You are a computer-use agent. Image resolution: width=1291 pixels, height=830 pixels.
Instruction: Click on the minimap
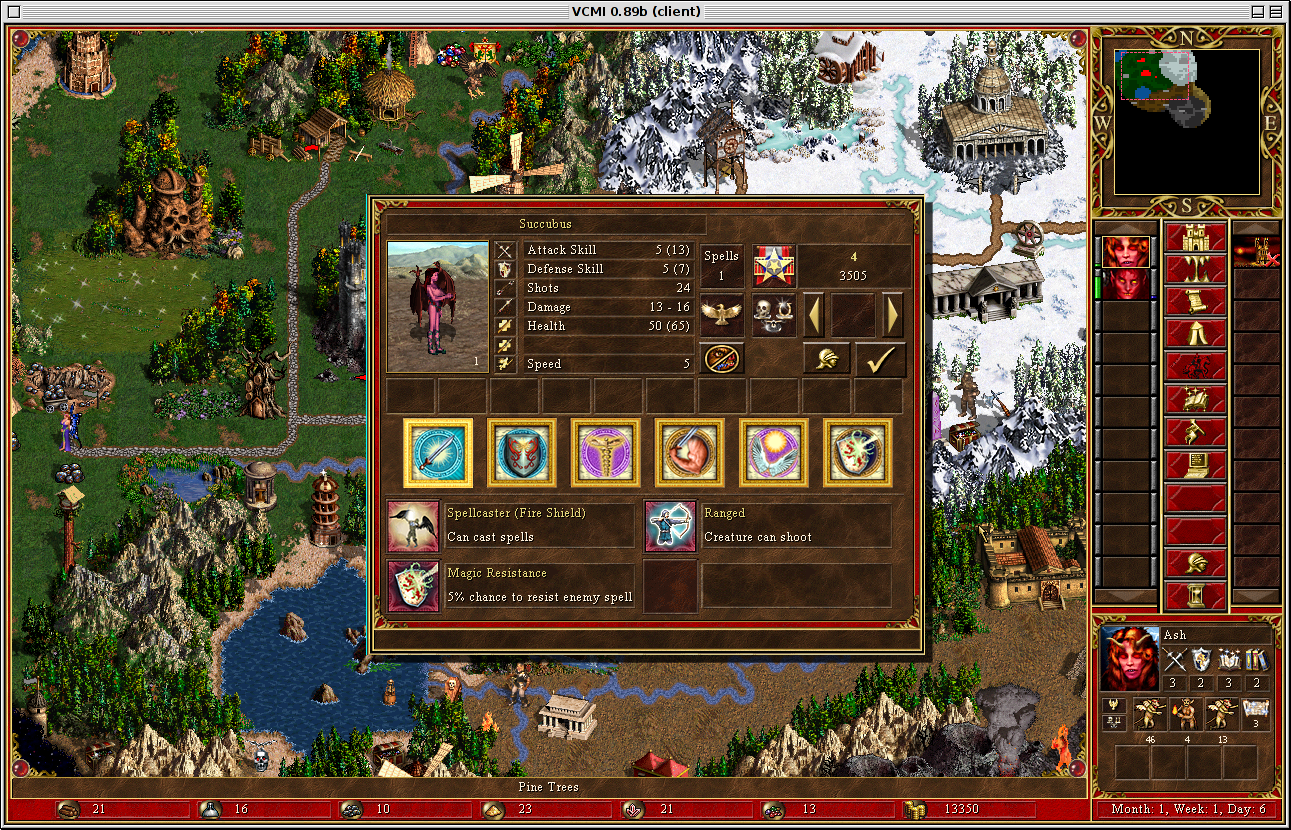[x=1186, y=122]
